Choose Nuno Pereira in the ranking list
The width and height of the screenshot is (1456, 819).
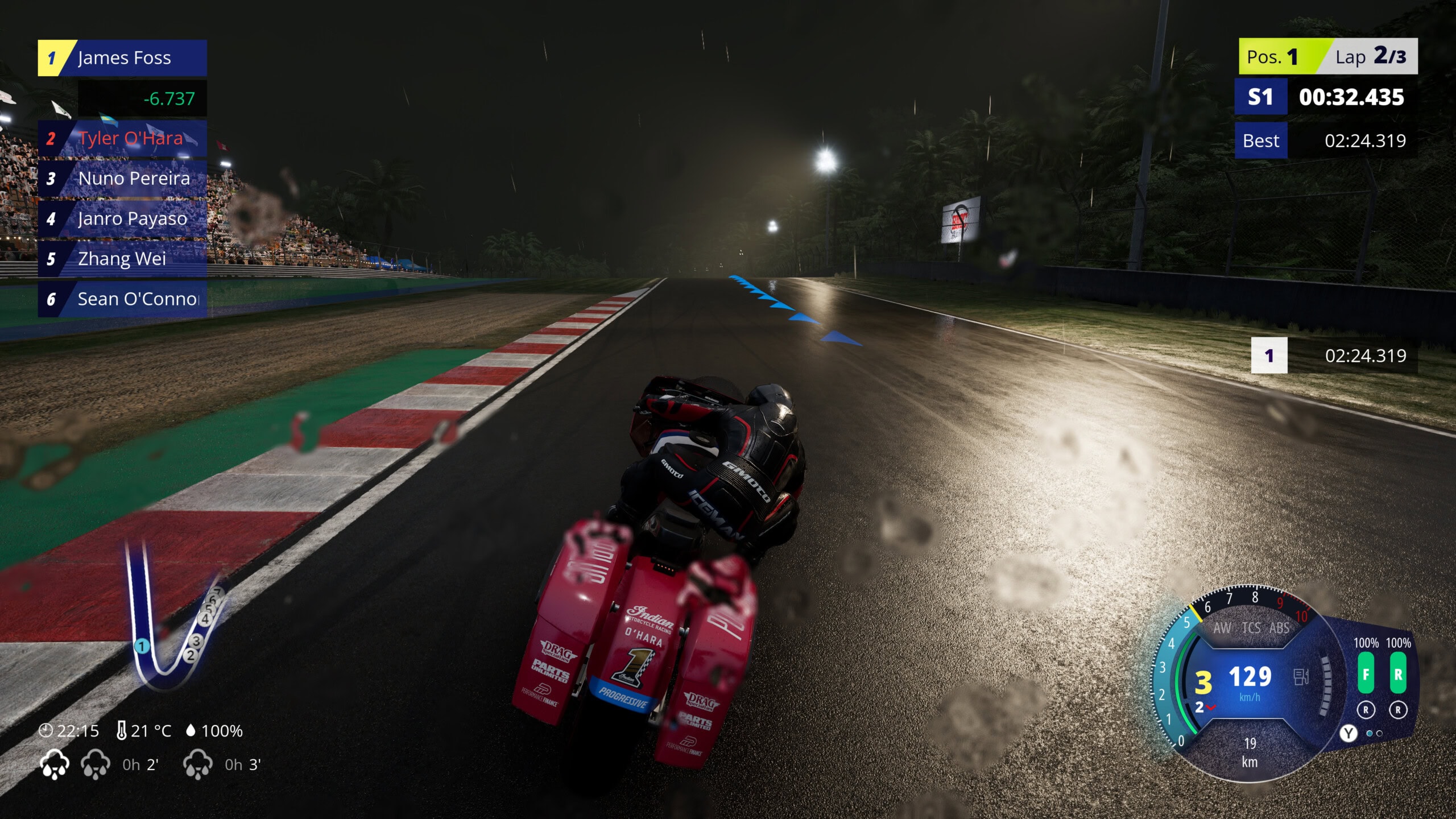click(123, 179)
